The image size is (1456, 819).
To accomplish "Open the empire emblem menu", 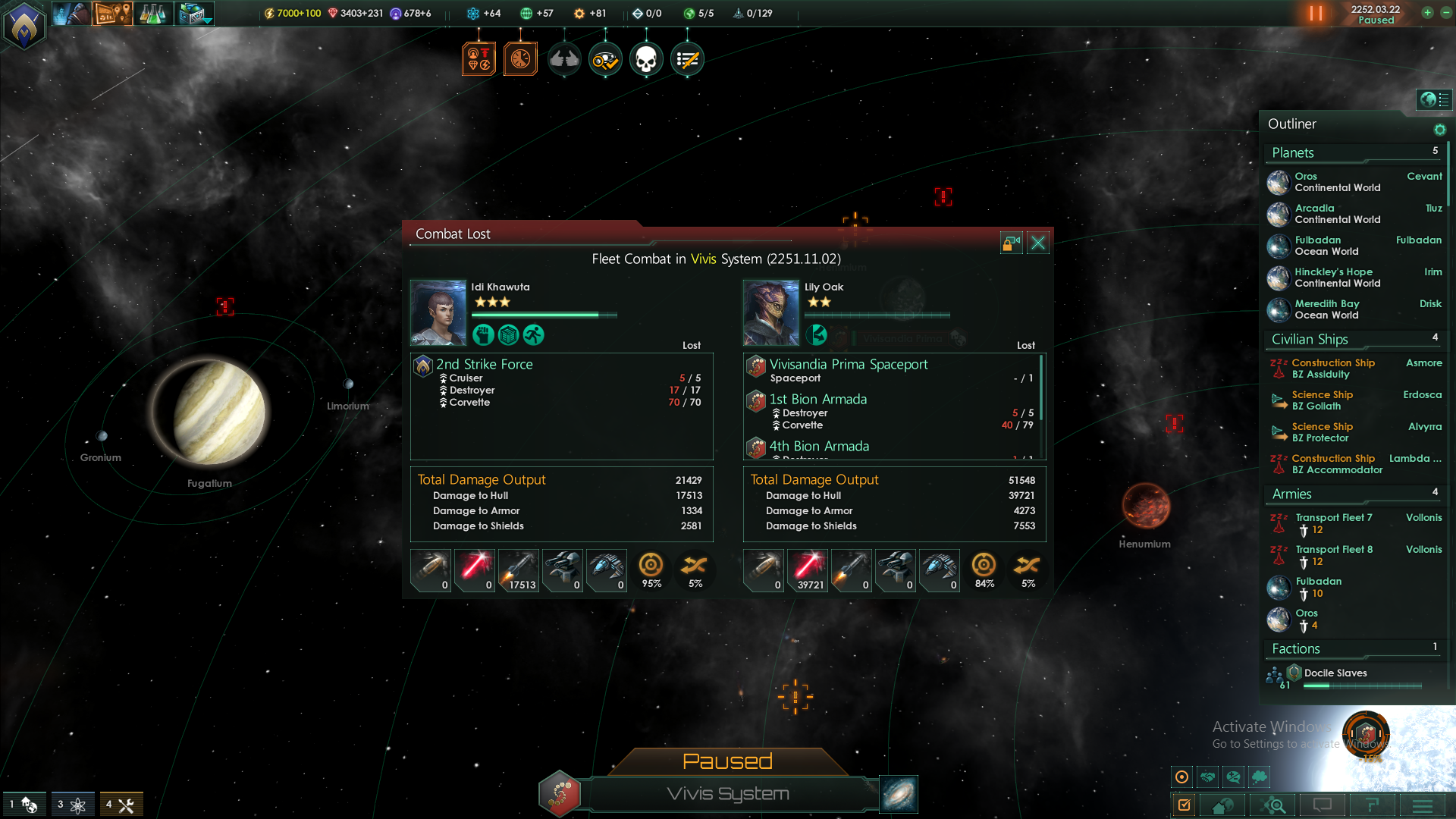I will (x=24, y=26).
